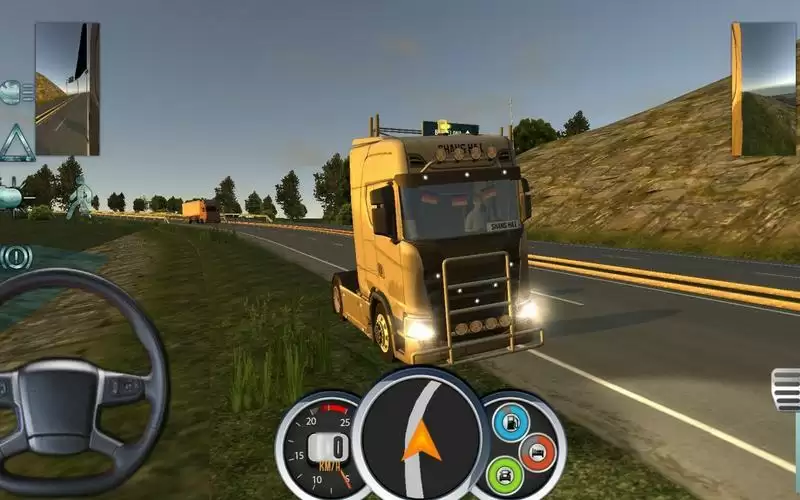Toggle the headlights icon

pyautogui.click(x=13, y=93)
